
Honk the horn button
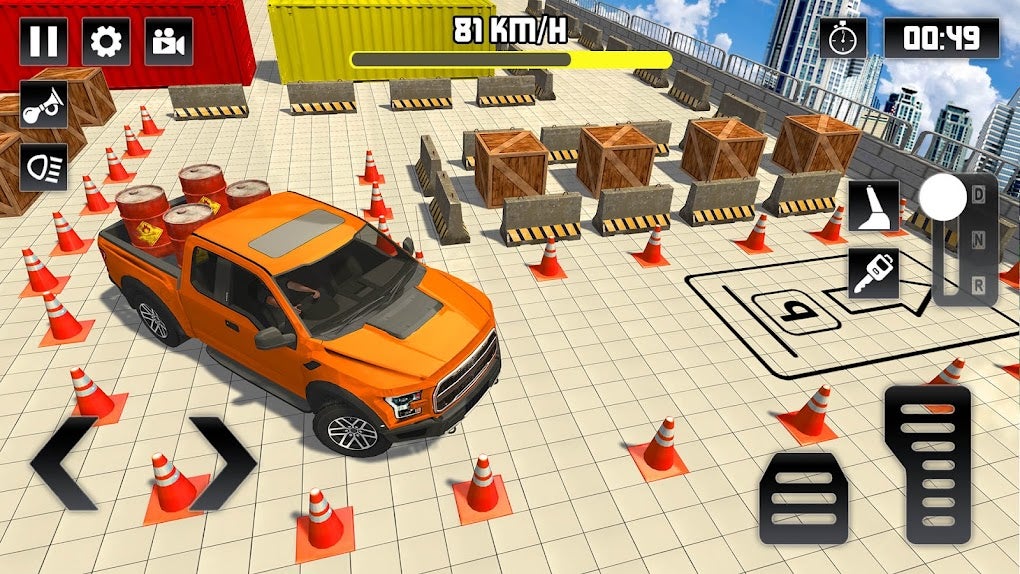[44, 104]
